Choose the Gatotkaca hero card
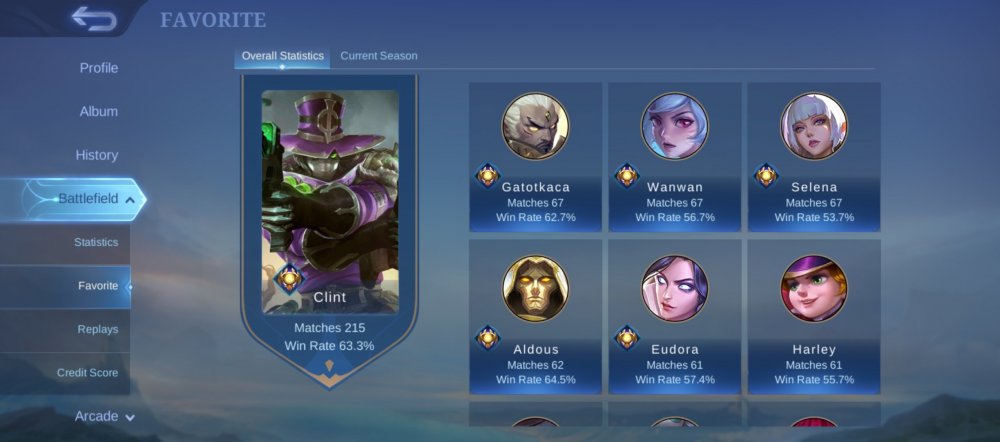The height and width of the screenshot is (442, 1000). coord(535,157)
